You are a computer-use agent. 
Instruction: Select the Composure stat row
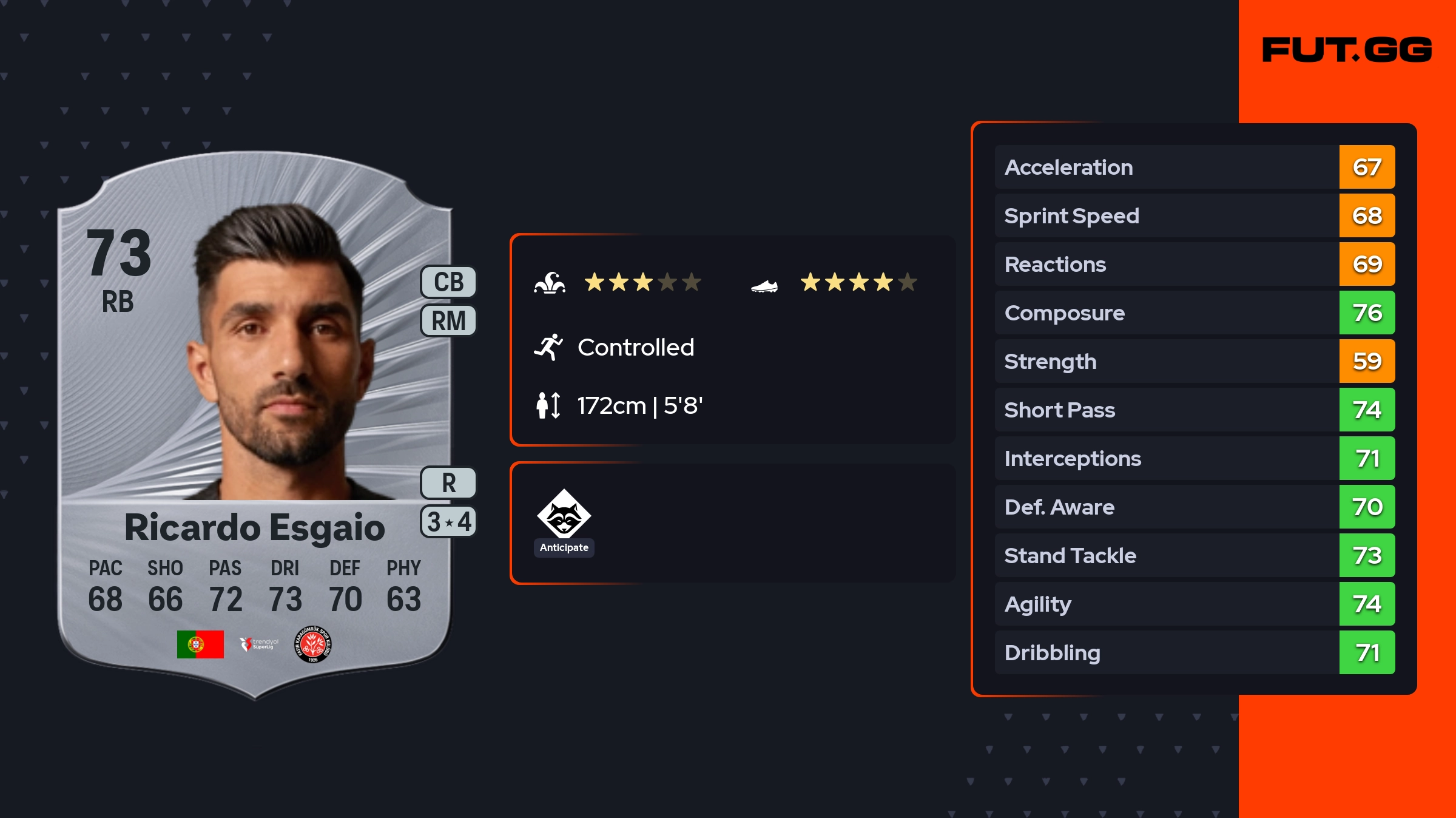(1194, 313)
